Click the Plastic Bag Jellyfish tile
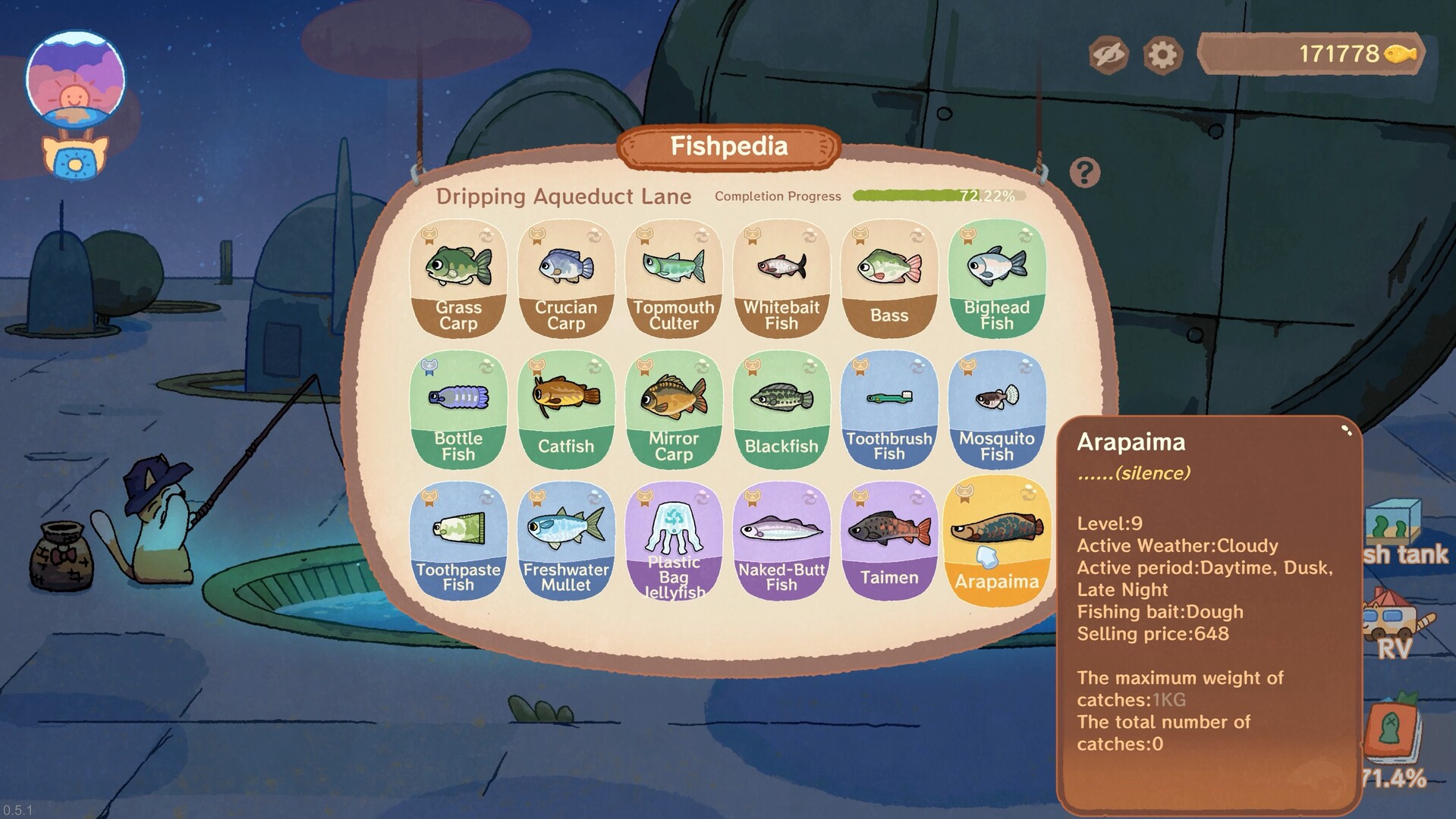Screen dimensions: 1456x819 (x=674, y=541)
